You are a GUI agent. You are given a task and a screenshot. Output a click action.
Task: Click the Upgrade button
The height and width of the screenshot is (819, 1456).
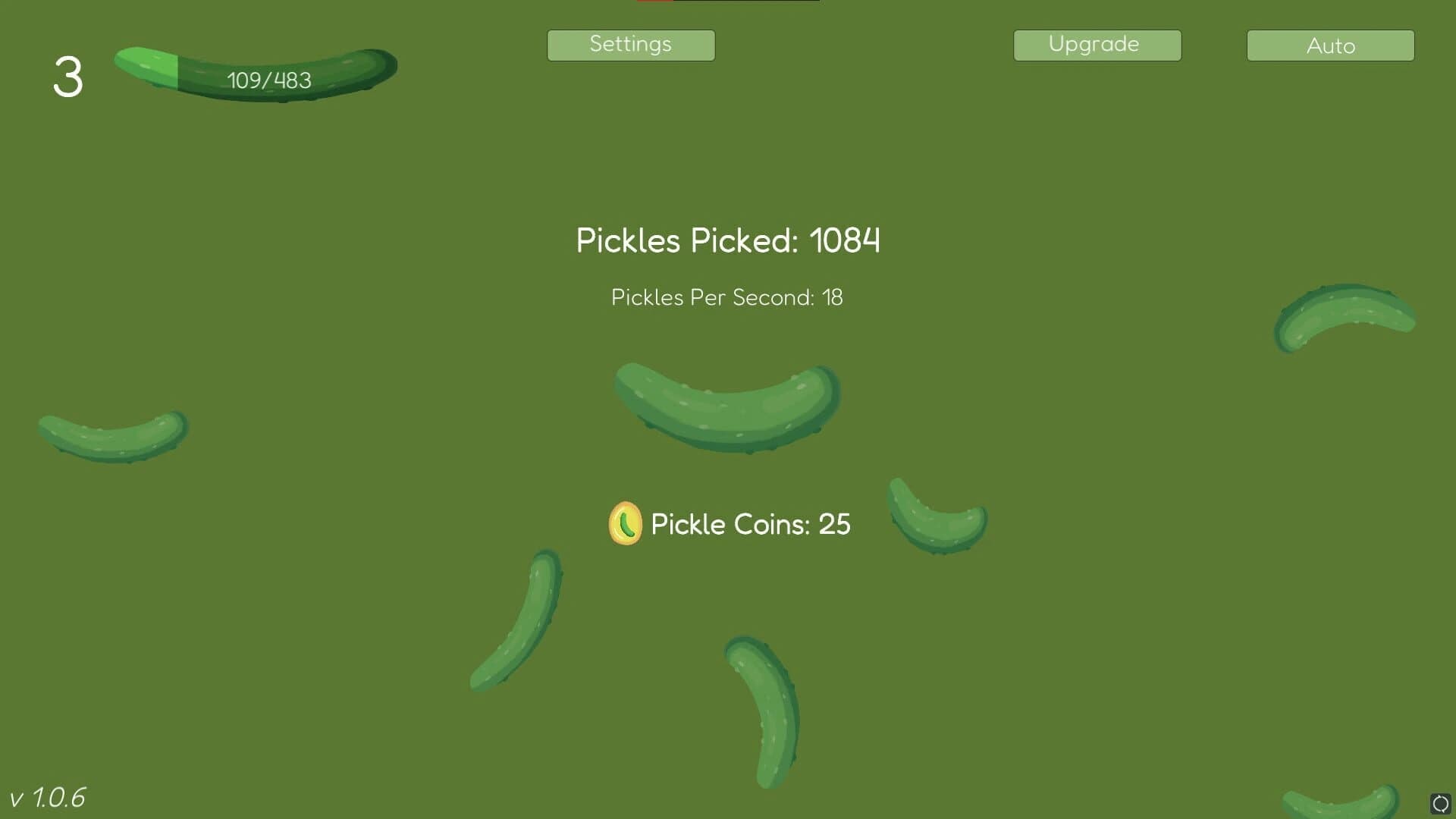coord(1097,45)
